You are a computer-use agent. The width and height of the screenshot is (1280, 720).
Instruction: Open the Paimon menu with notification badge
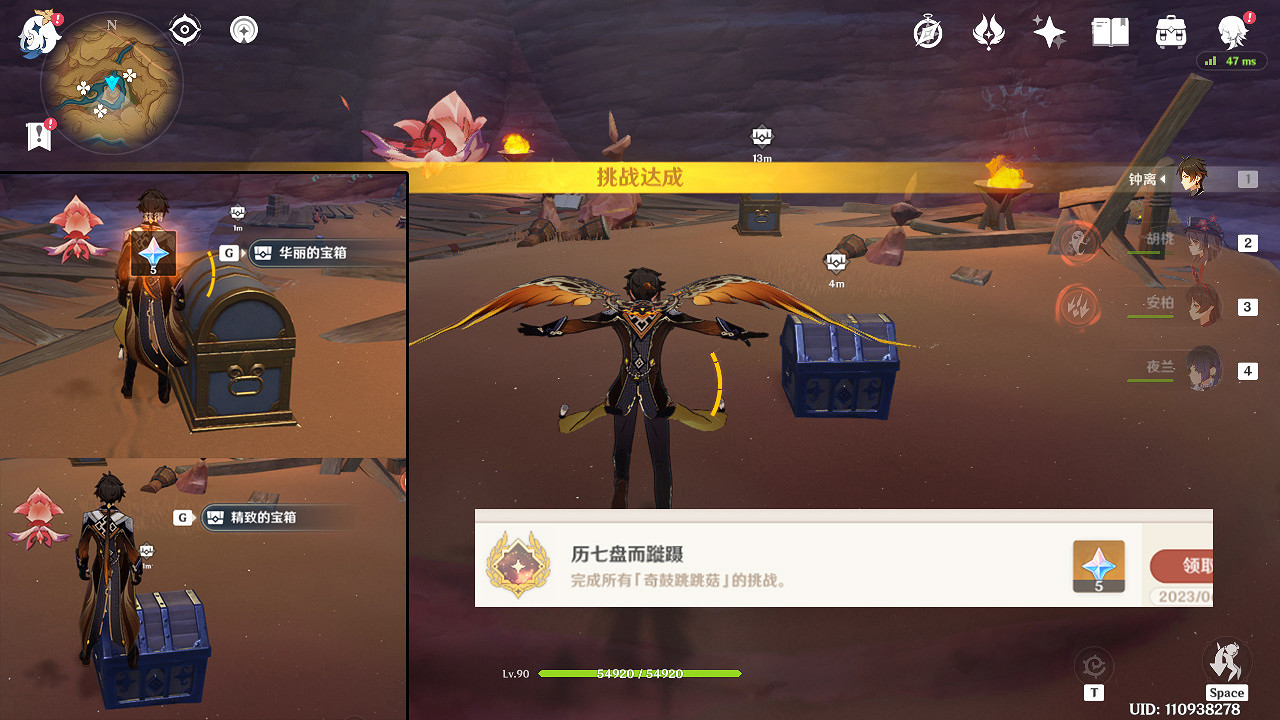1232,31
